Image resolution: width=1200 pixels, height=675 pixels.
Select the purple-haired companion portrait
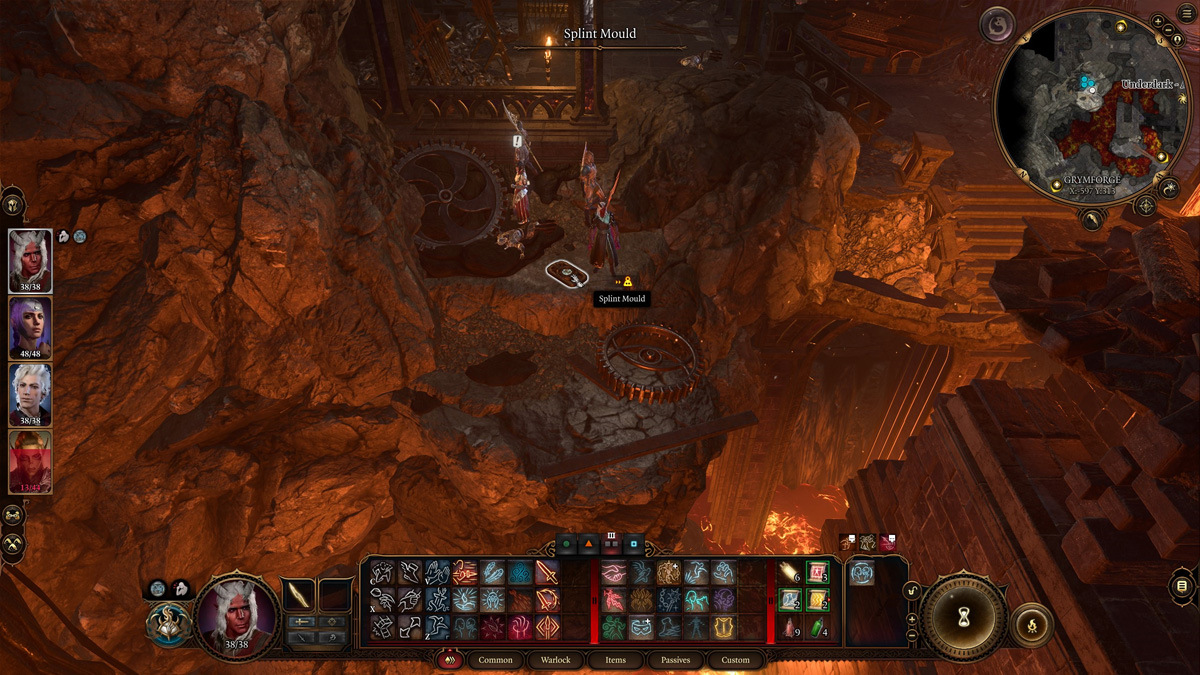click(x=30, y=327)
